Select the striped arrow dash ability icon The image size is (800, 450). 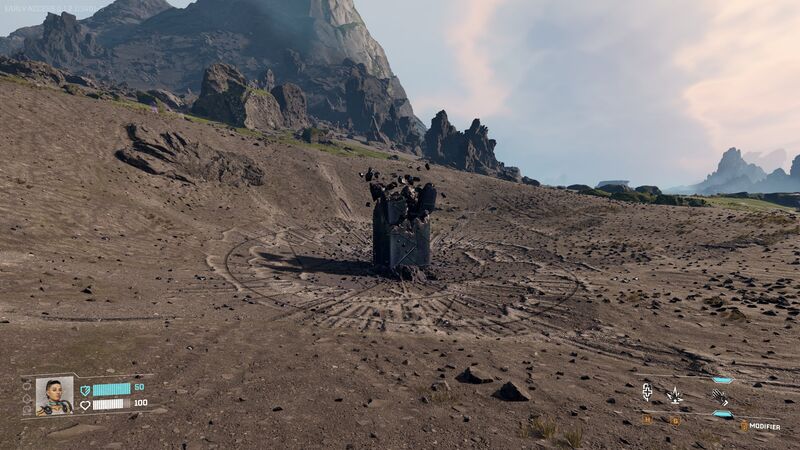(719, 397)
